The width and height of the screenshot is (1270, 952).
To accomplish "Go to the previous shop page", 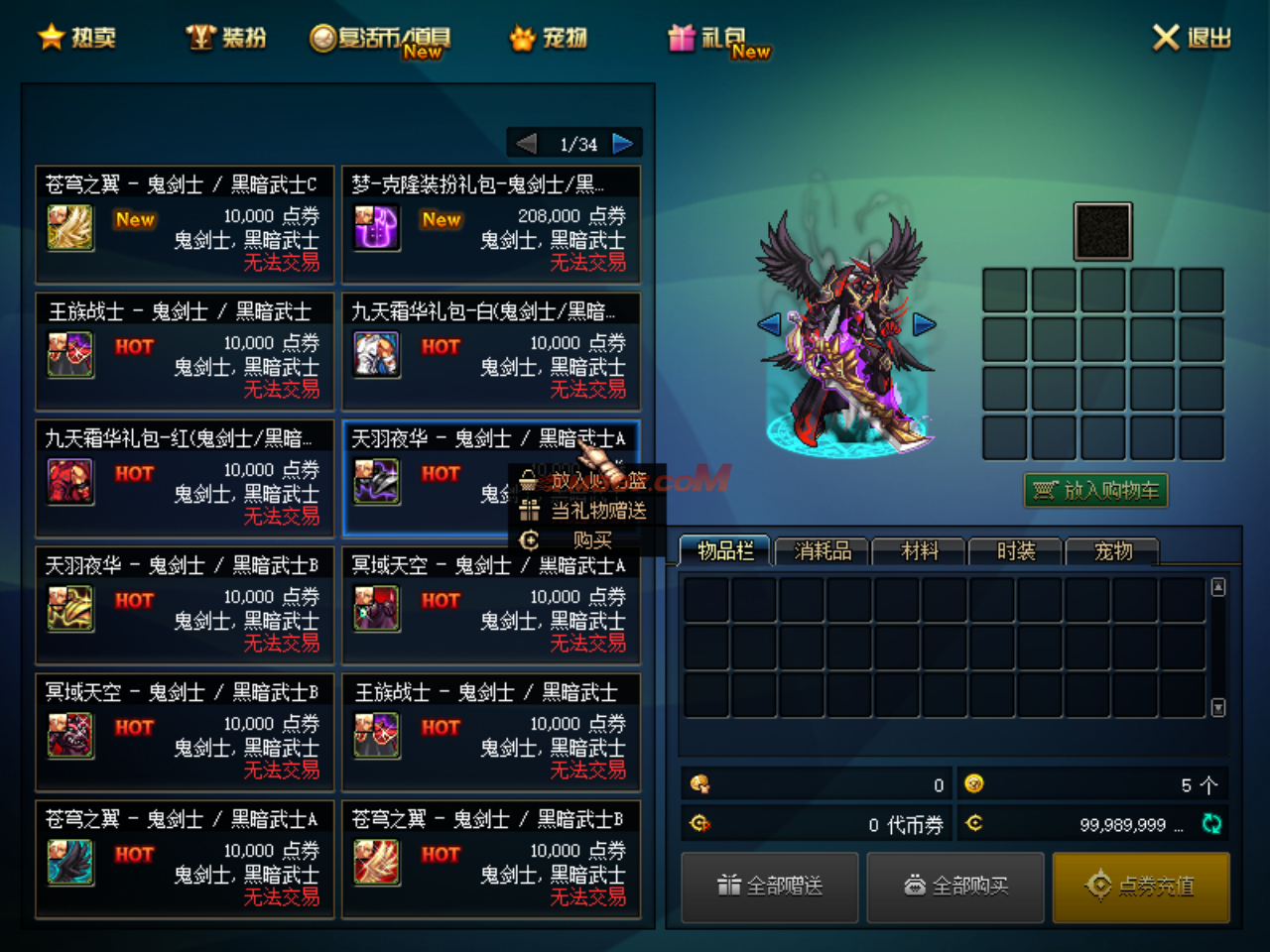I will [x=526, y=144].
